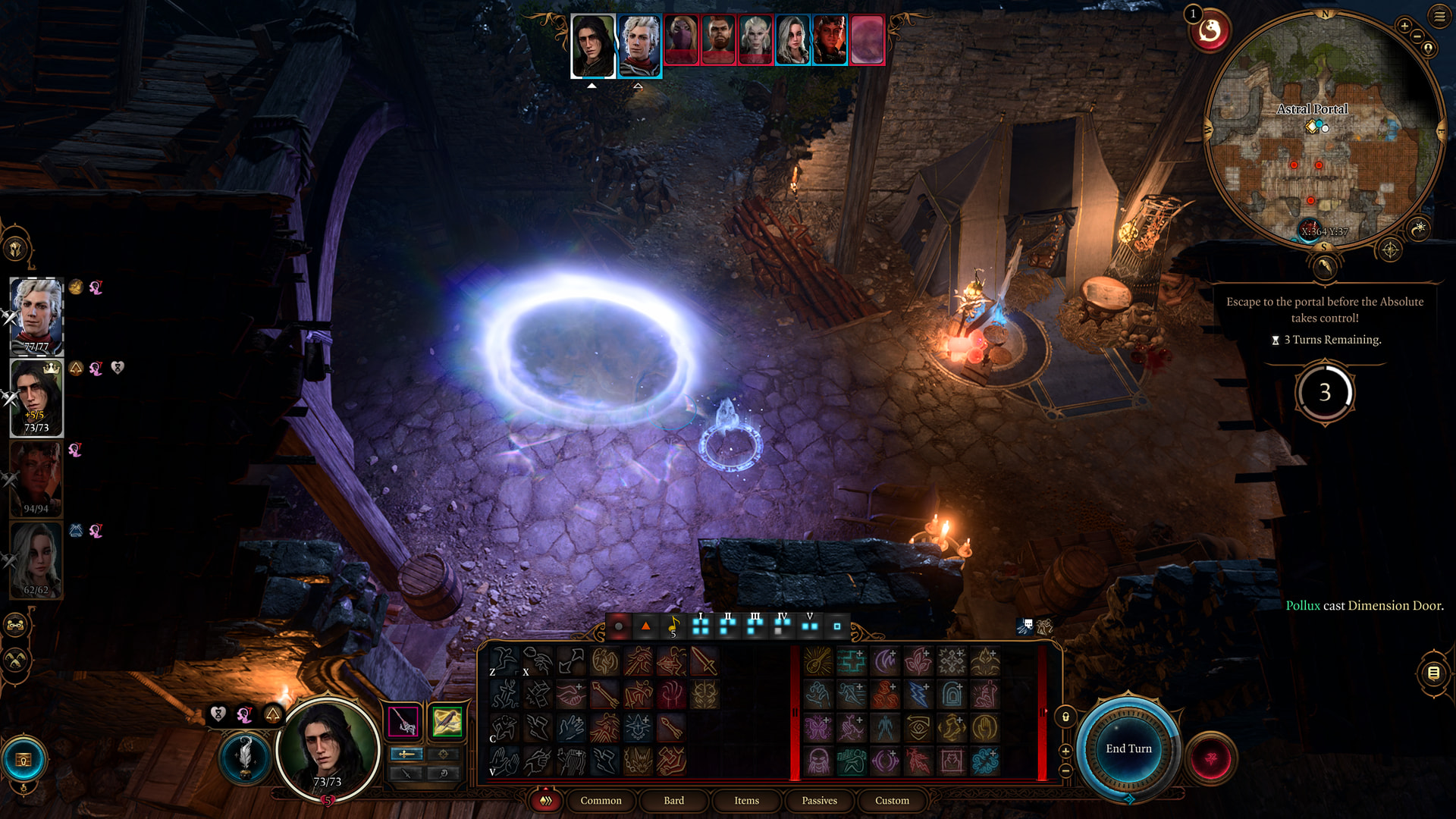Open the combat log panel button
This screenshot has width=1456, height=819.
click(1433, 673)
